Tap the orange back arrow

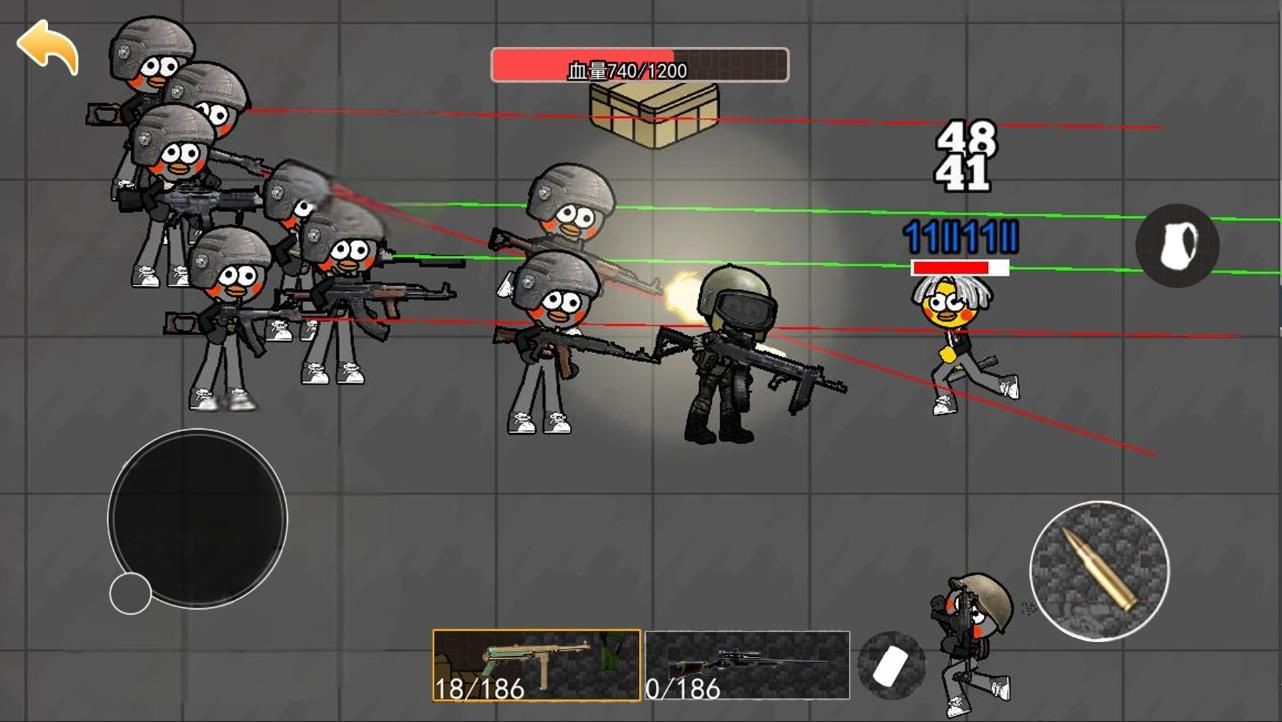point(47,46)
